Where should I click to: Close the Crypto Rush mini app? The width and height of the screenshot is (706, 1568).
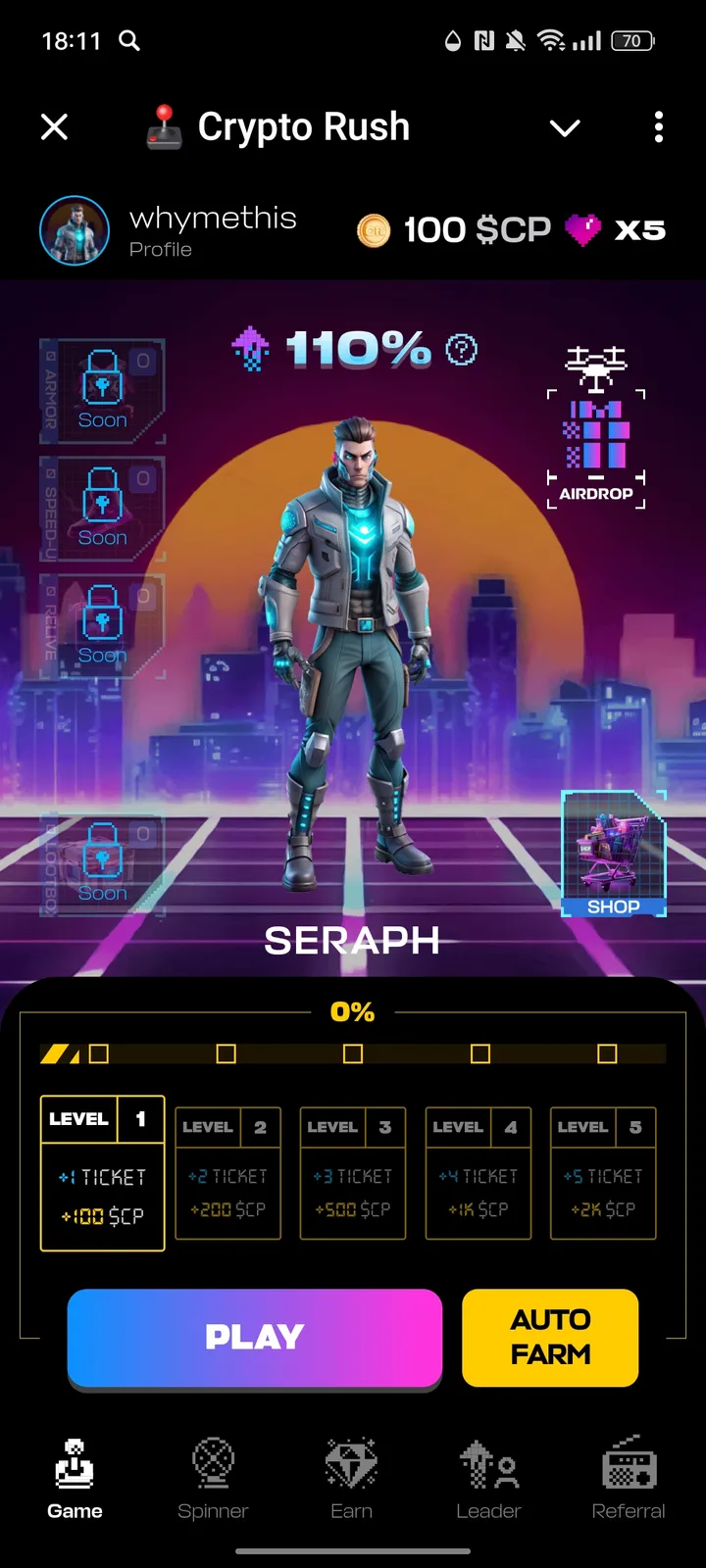pos(55,126)
